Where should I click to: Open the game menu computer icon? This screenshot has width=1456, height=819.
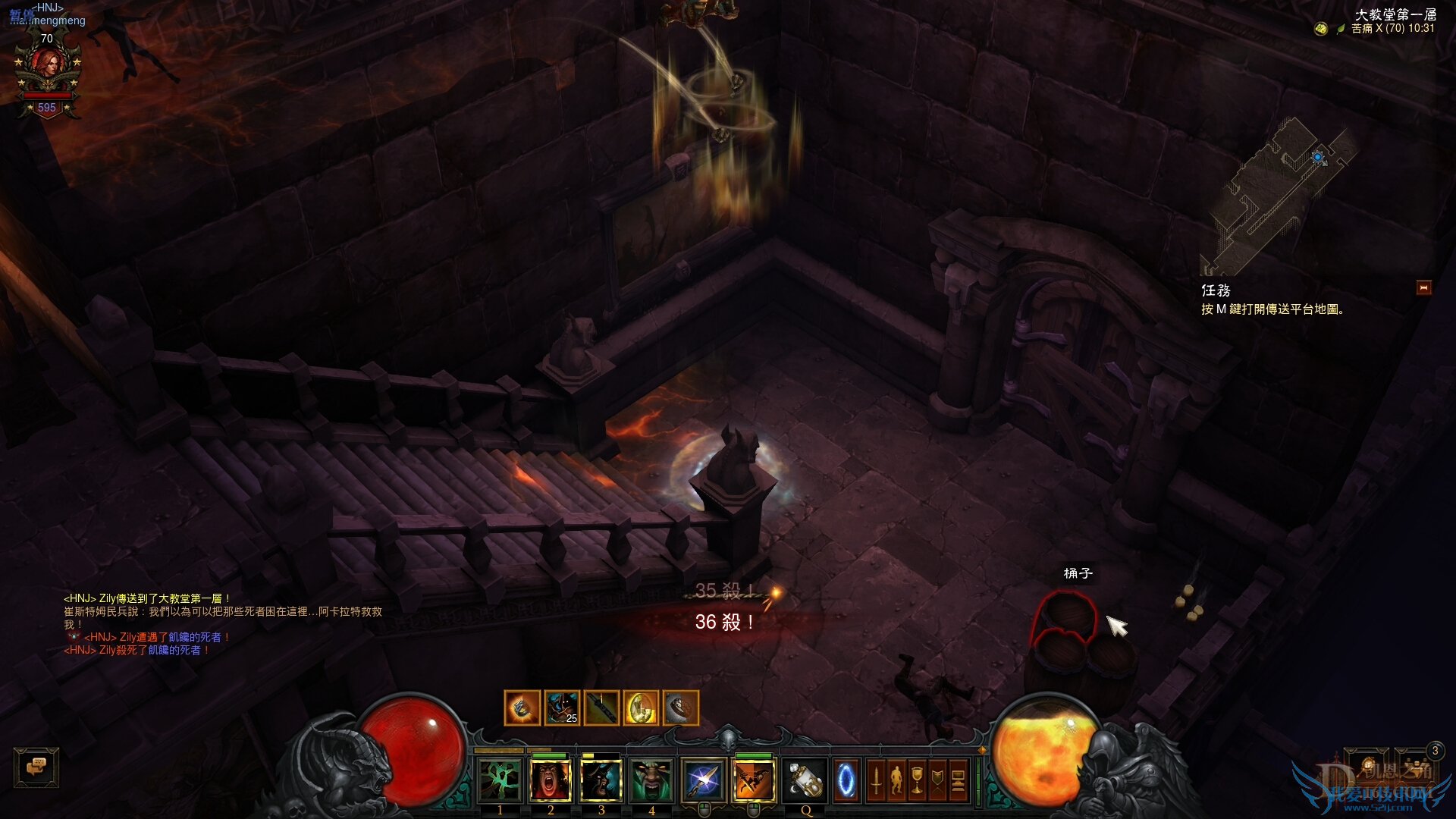pyautogui.click(x=958, y=780)
